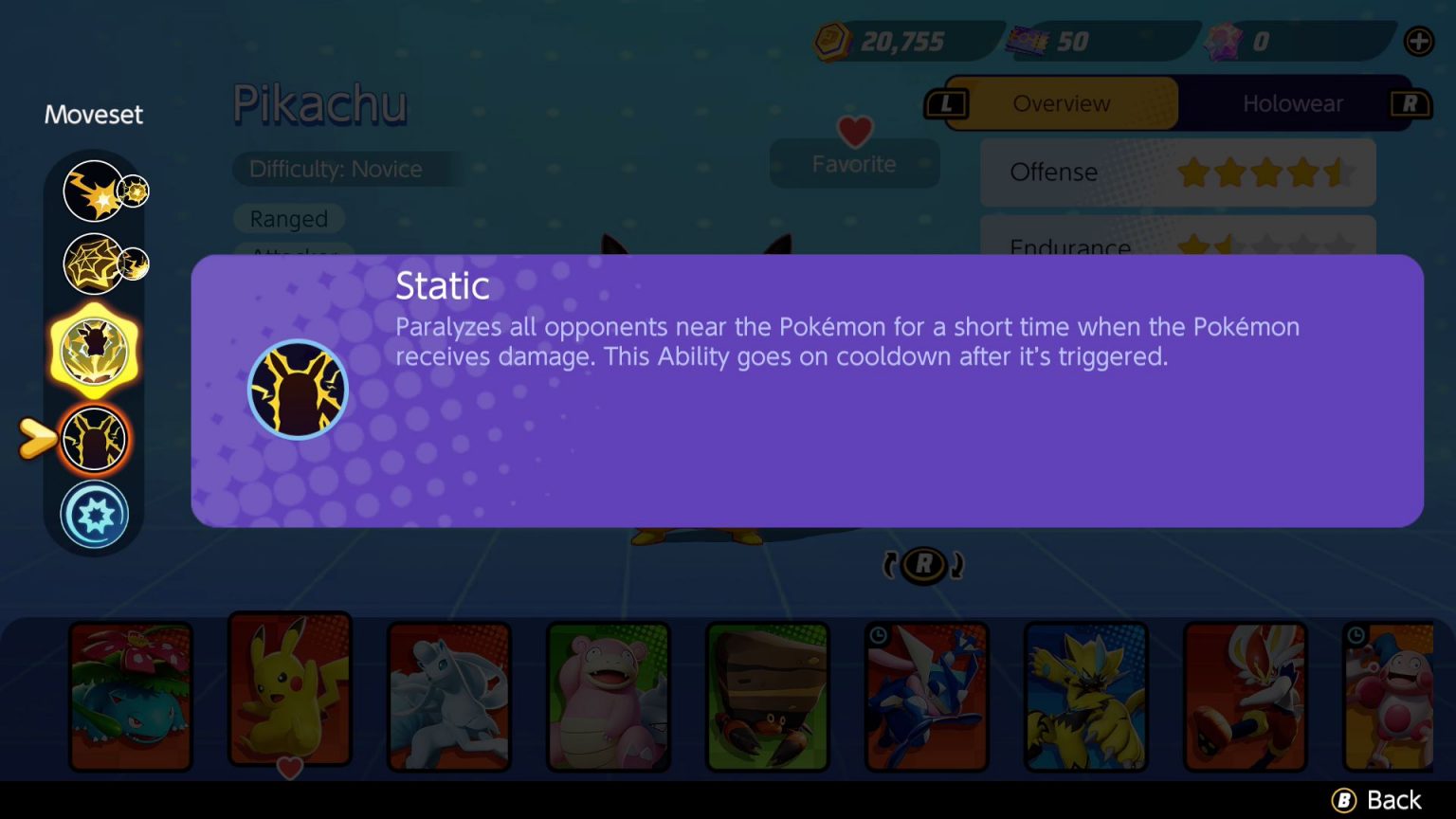
Task: Select the Electroweb move icon
Action: (94, 264)
